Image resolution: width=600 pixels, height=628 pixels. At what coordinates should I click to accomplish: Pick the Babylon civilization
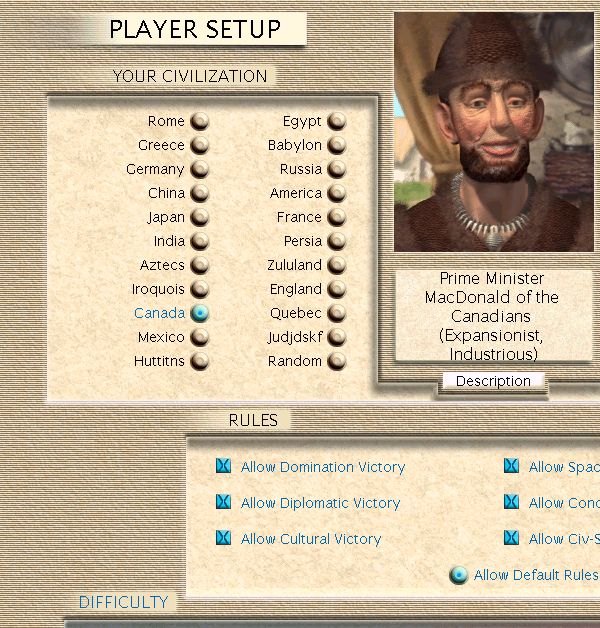tap(337, 146)
